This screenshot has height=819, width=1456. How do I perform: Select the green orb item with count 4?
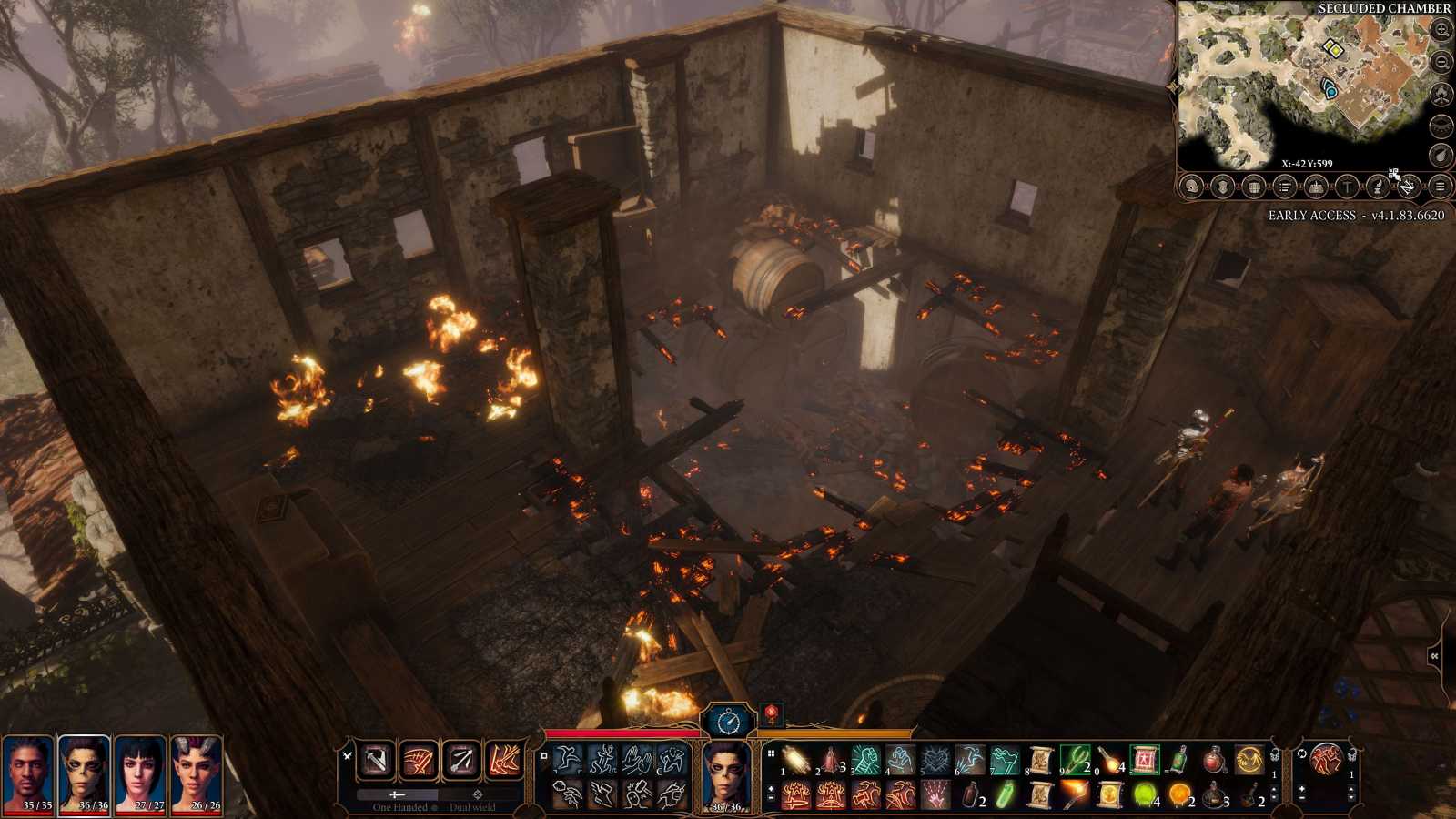point(1144,794)
